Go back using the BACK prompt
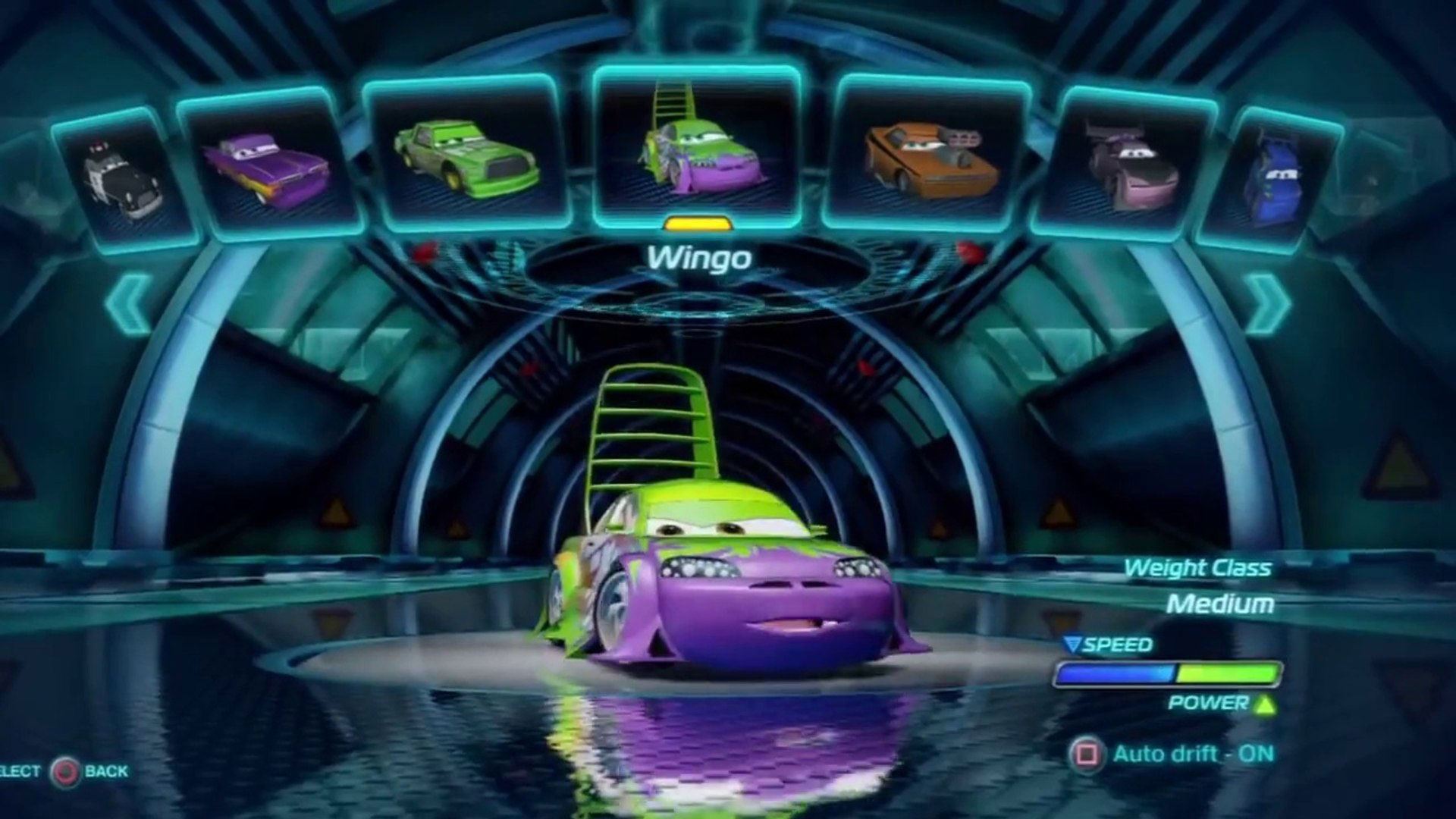The width and height of the screenshot is (1456, 819). click(x=89, y=772)
